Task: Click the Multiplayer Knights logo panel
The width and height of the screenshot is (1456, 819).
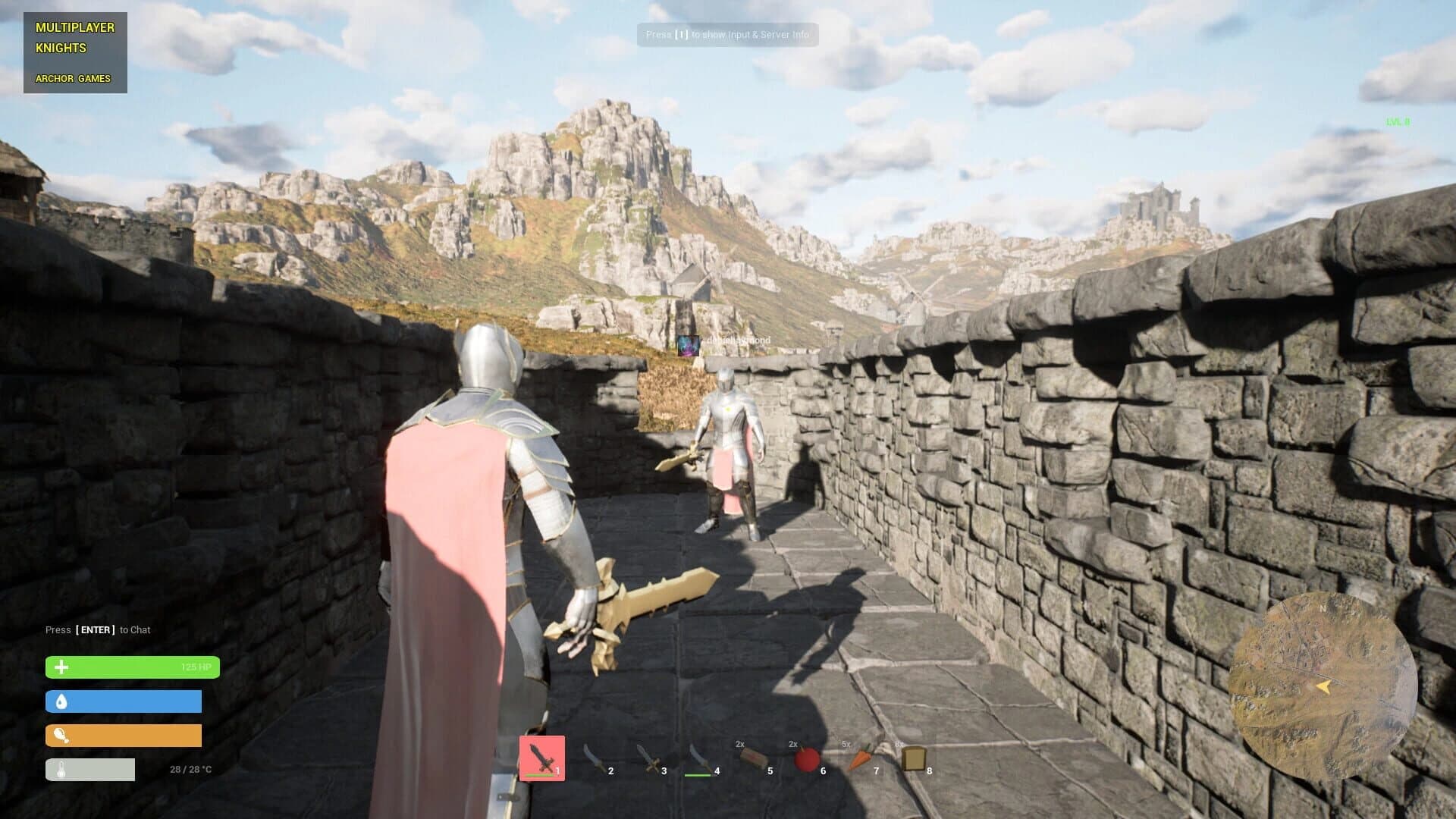Action: click(x=74, y=52)
